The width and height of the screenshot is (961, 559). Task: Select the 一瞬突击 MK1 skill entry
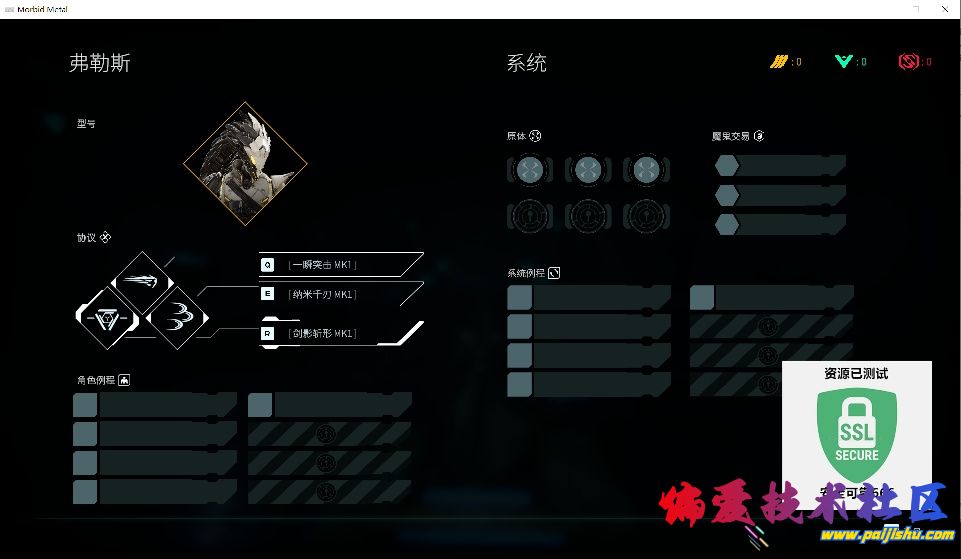click(x=336, y=265)
